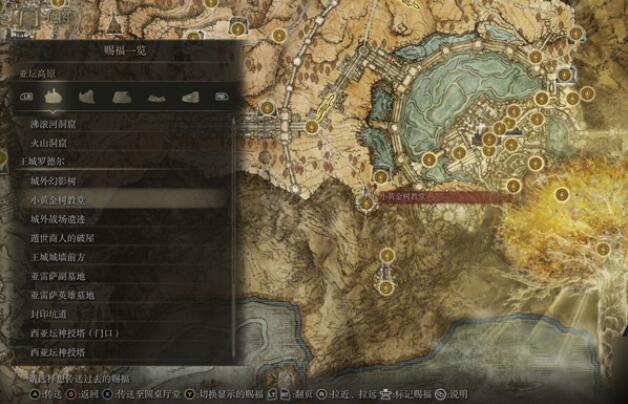
Task: Pick 城外战场遗迹 in the grace list
Action: coord(58,219)
